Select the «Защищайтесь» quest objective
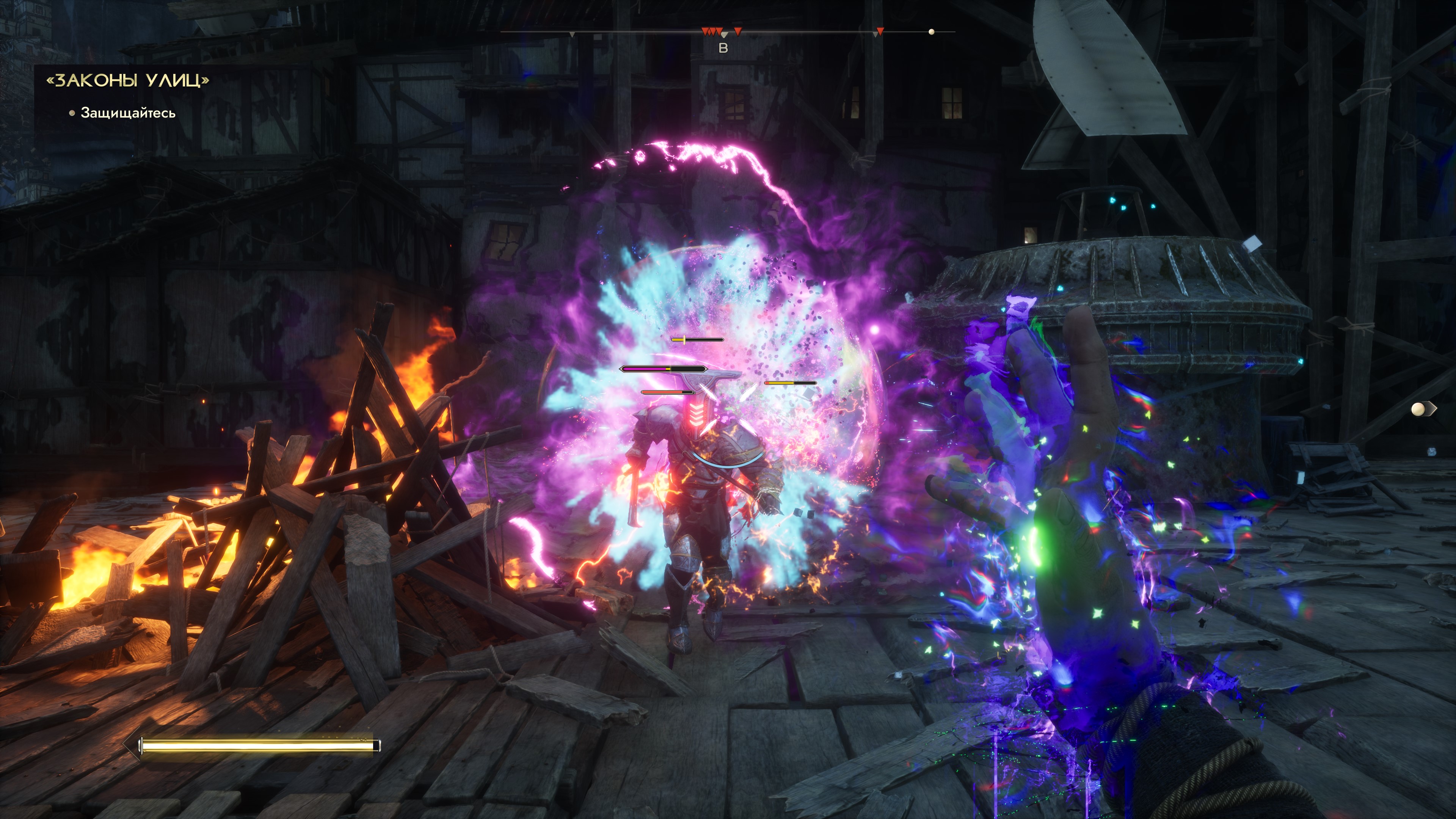The height and width of the screenshot is (819, 1456). coord(128,113)
